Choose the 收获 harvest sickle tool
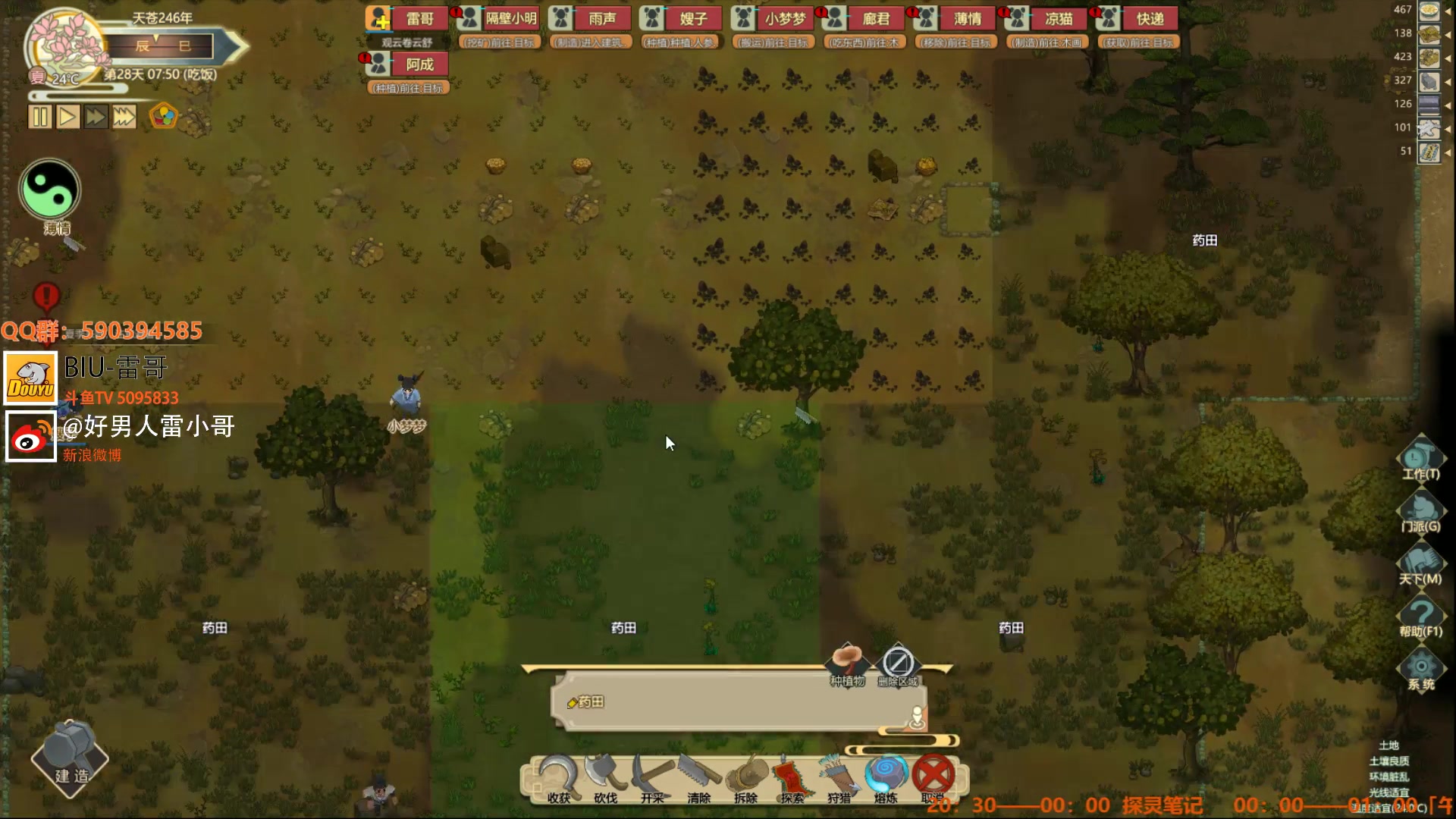Screen dimensions: 1456x819 pos(559,778)
